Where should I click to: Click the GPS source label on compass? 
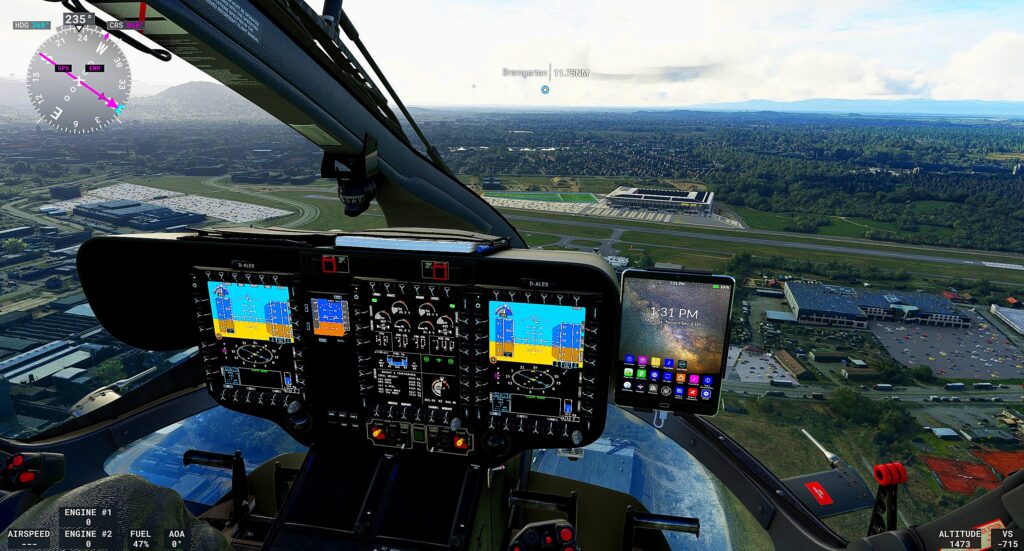coord(64,68)
